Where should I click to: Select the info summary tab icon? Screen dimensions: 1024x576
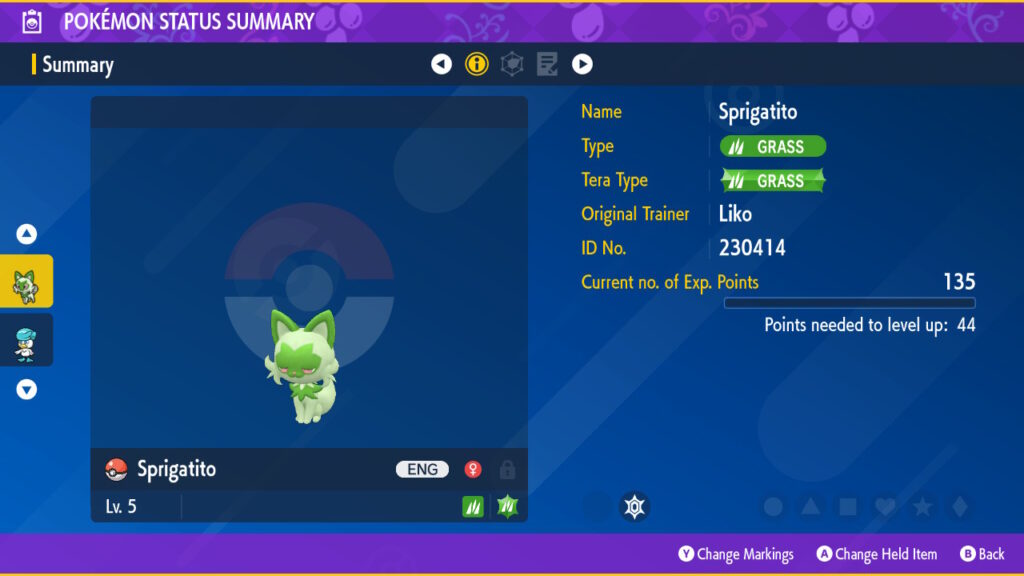pyautogui.click(x=477, y=65)
